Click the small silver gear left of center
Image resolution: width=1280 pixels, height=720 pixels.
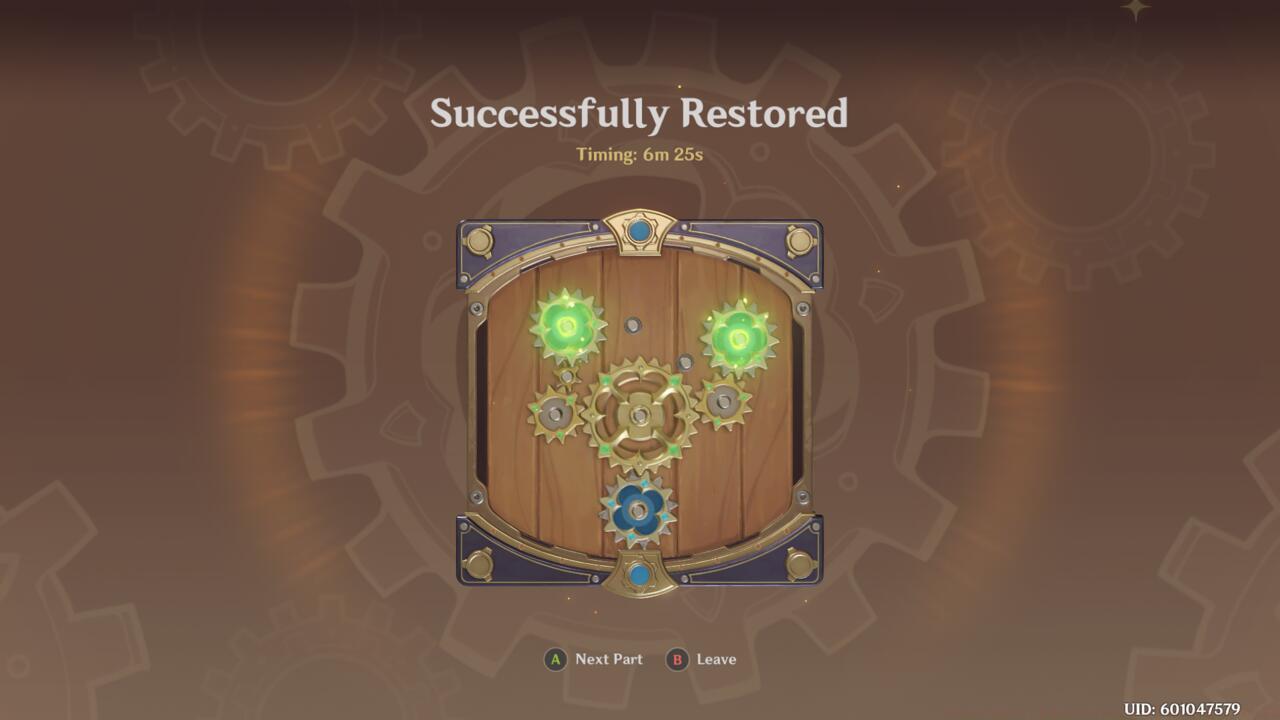(x=554, y=410)
